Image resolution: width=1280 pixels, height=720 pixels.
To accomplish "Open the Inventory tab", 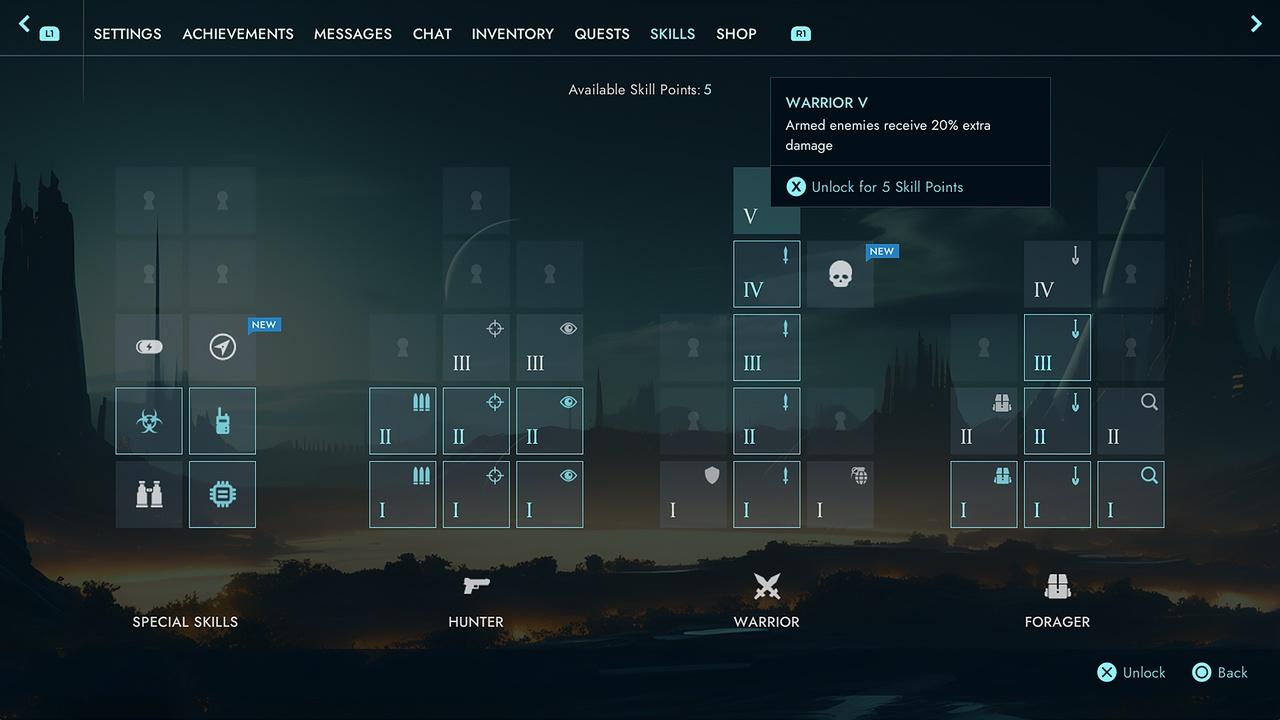I will tap(513, 34).
